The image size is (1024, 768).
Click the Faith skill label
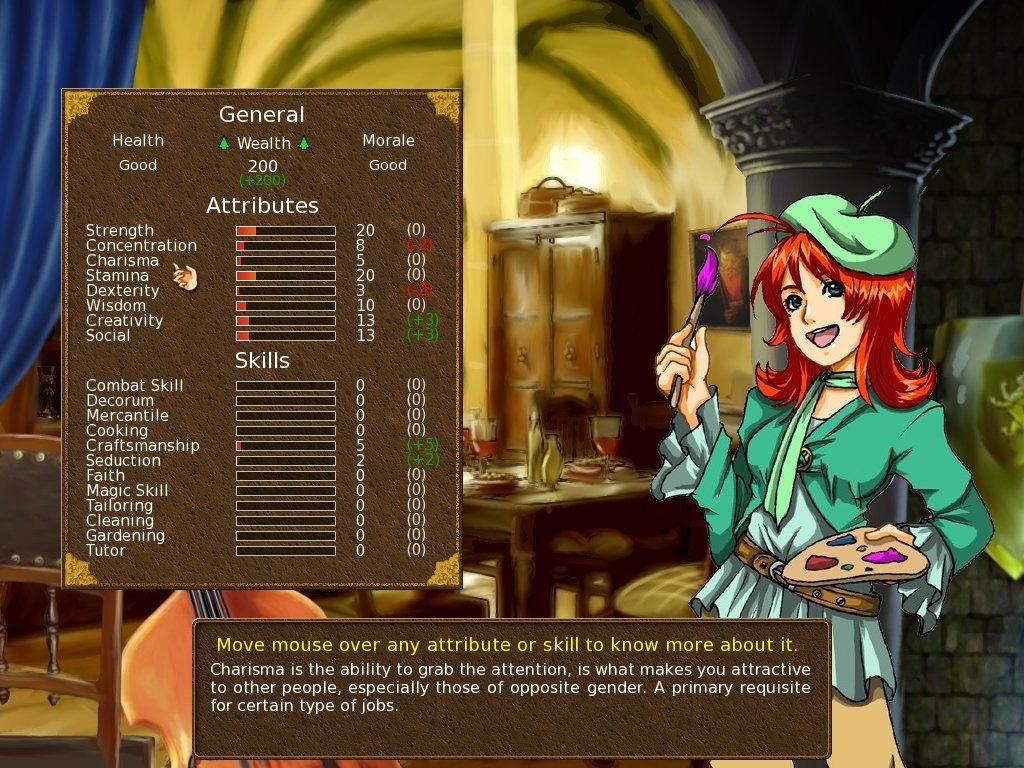pyautogui.click(x=105, y=476)
